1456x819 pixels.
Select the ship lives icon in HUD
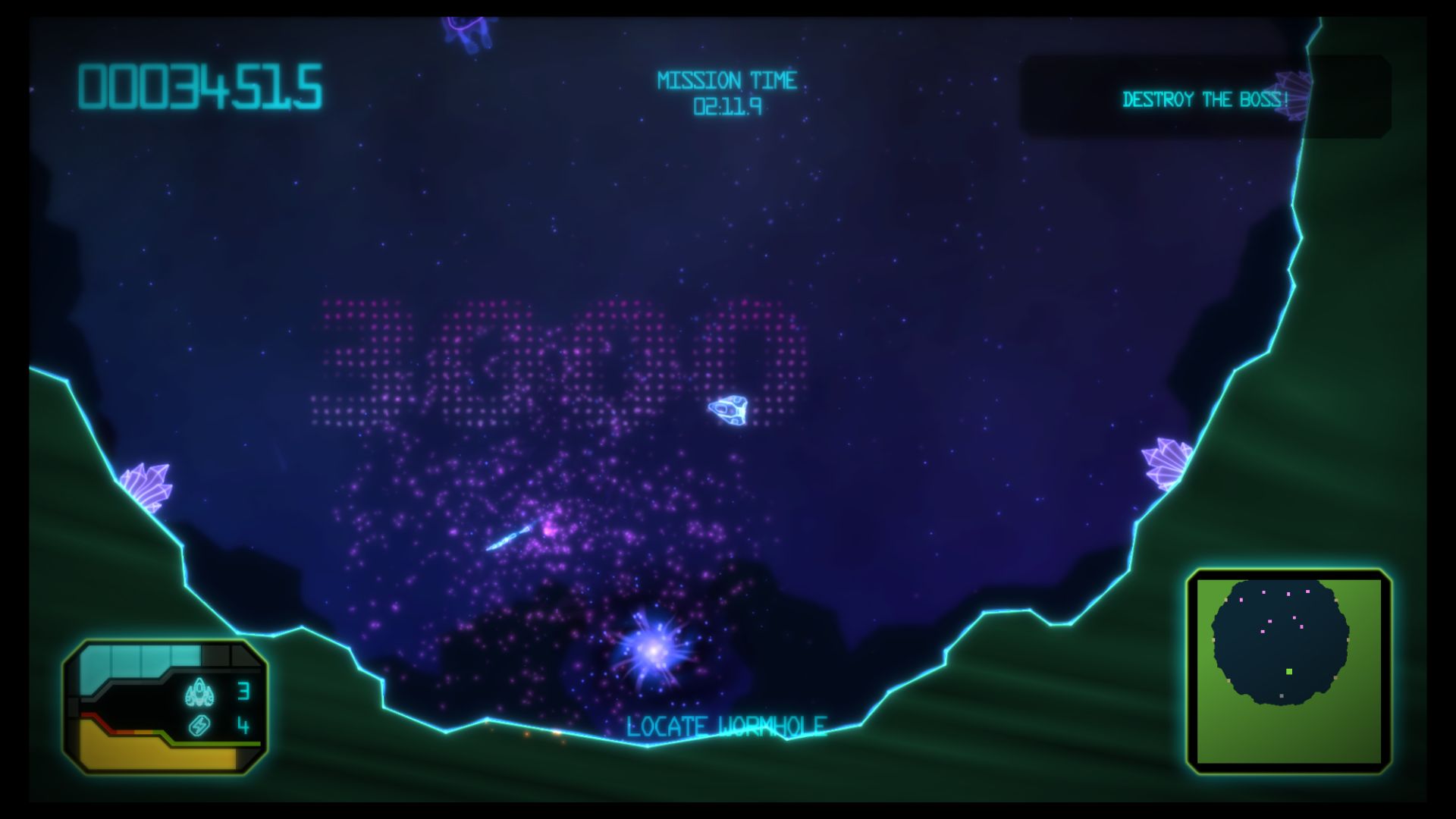[x=199, y=692]
